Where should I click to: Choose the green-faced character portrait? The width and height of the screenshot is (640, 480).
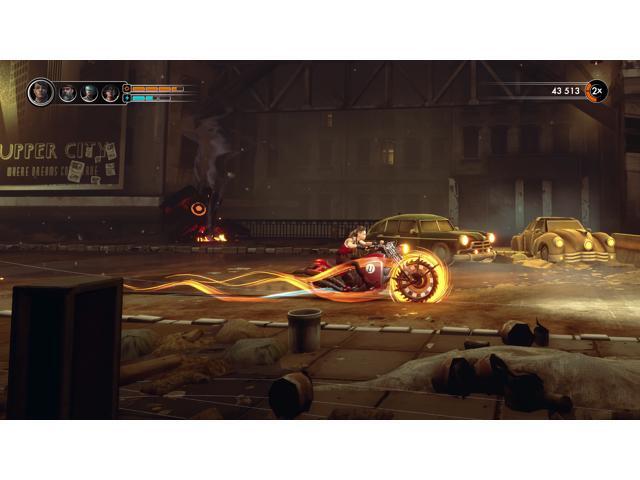pyautogui.click(x=89, y=93)
